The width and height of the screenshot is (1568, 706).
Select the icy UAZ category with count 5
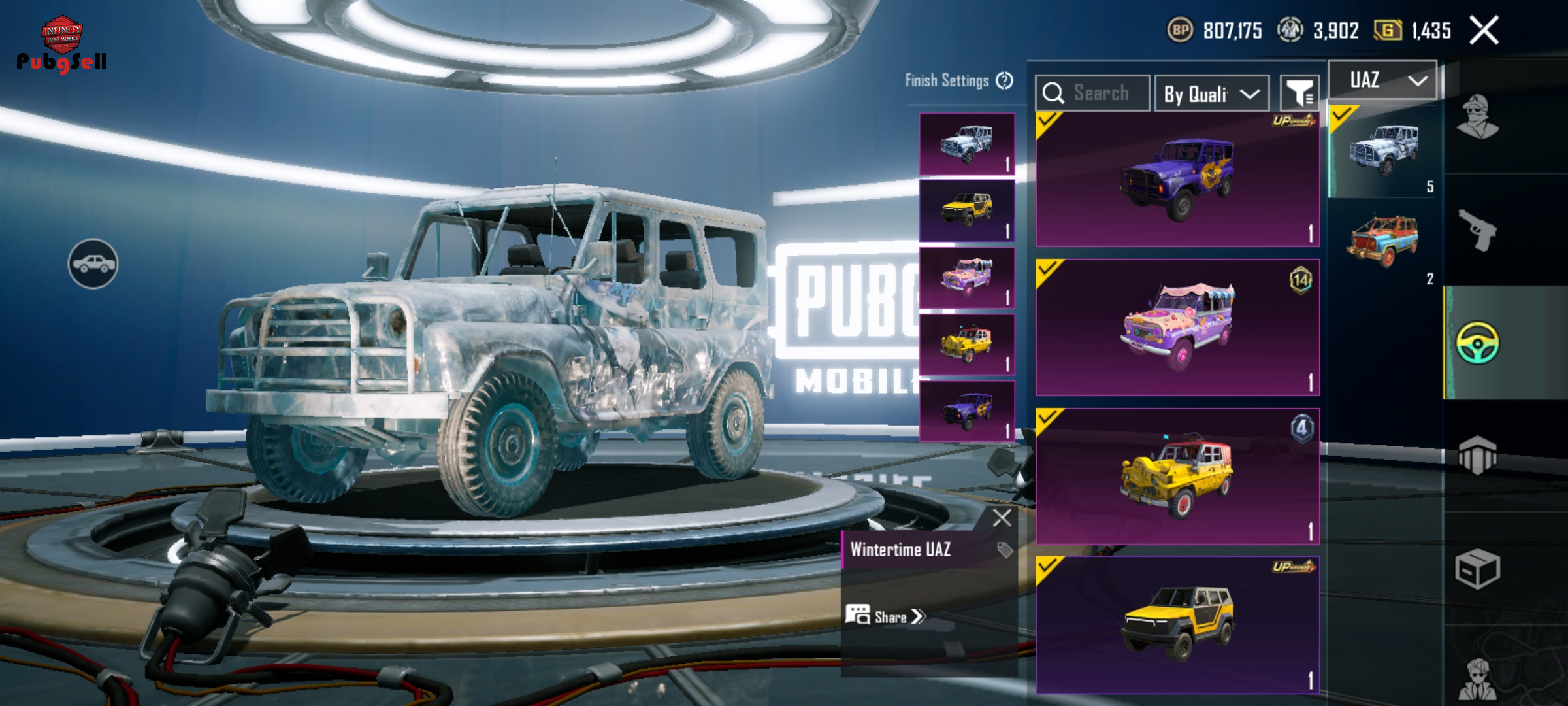1384,151
